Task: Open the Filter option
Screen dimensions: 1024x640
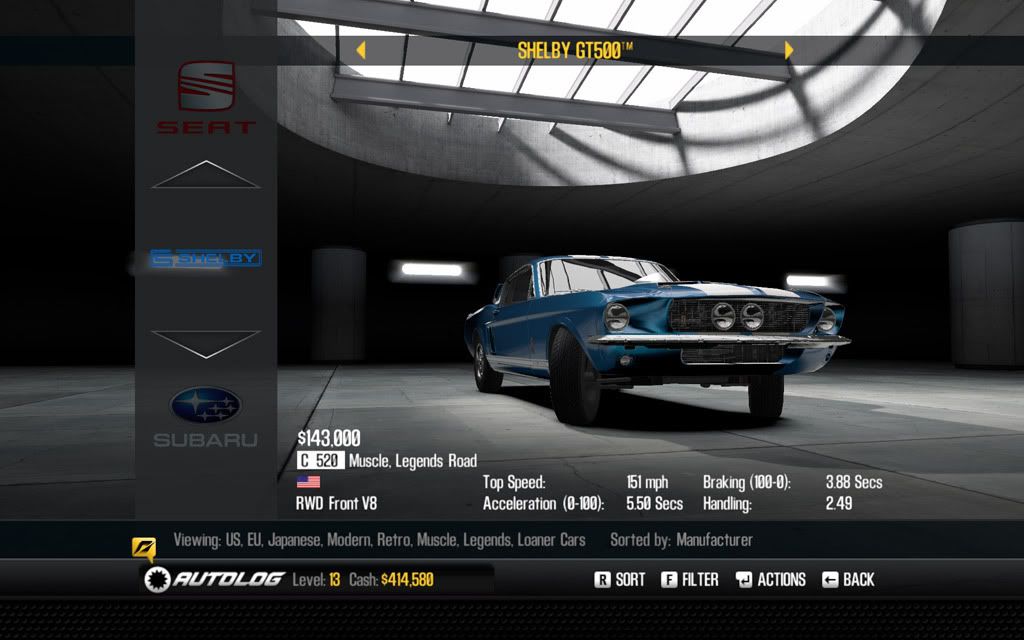Action: 690,579
